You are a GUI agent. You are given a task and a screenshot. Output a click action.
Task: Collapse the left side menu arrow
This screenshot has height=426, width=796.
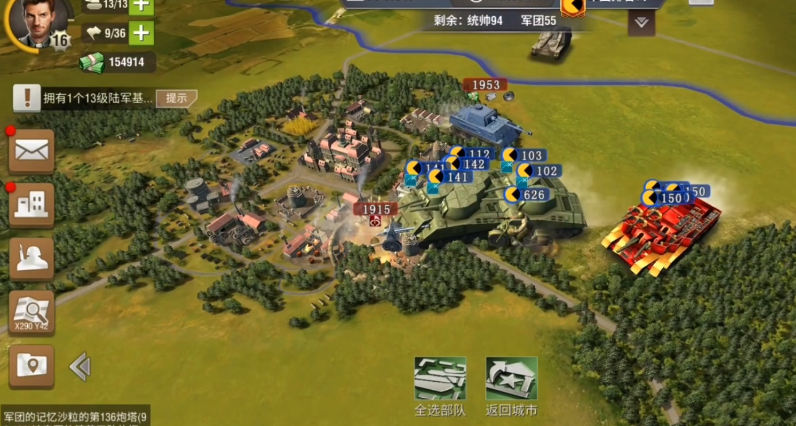[79, 367]
